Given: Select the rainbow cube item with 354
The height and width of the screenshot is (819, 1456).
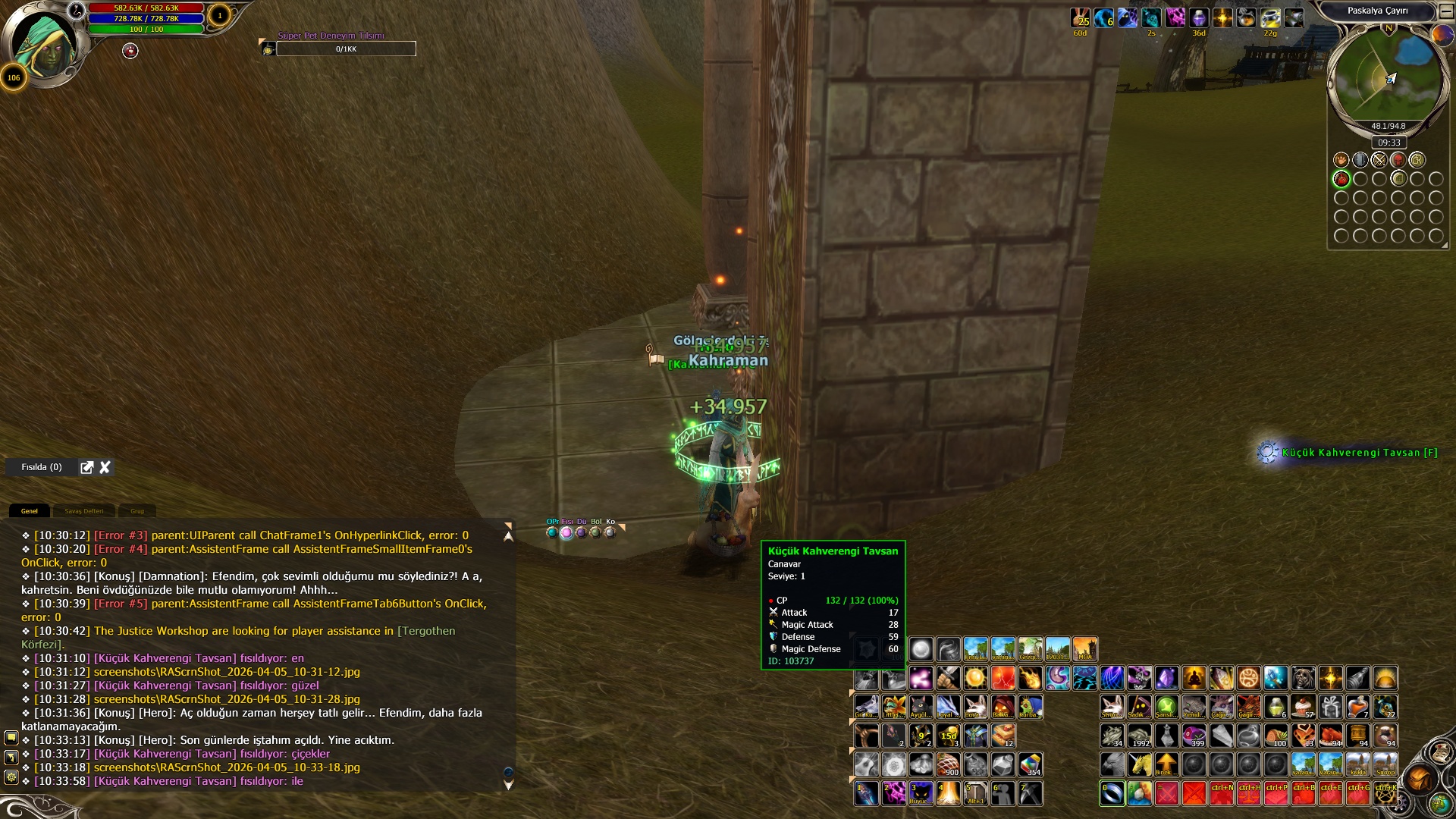Looking at the screenshot, I should 1030,764.
